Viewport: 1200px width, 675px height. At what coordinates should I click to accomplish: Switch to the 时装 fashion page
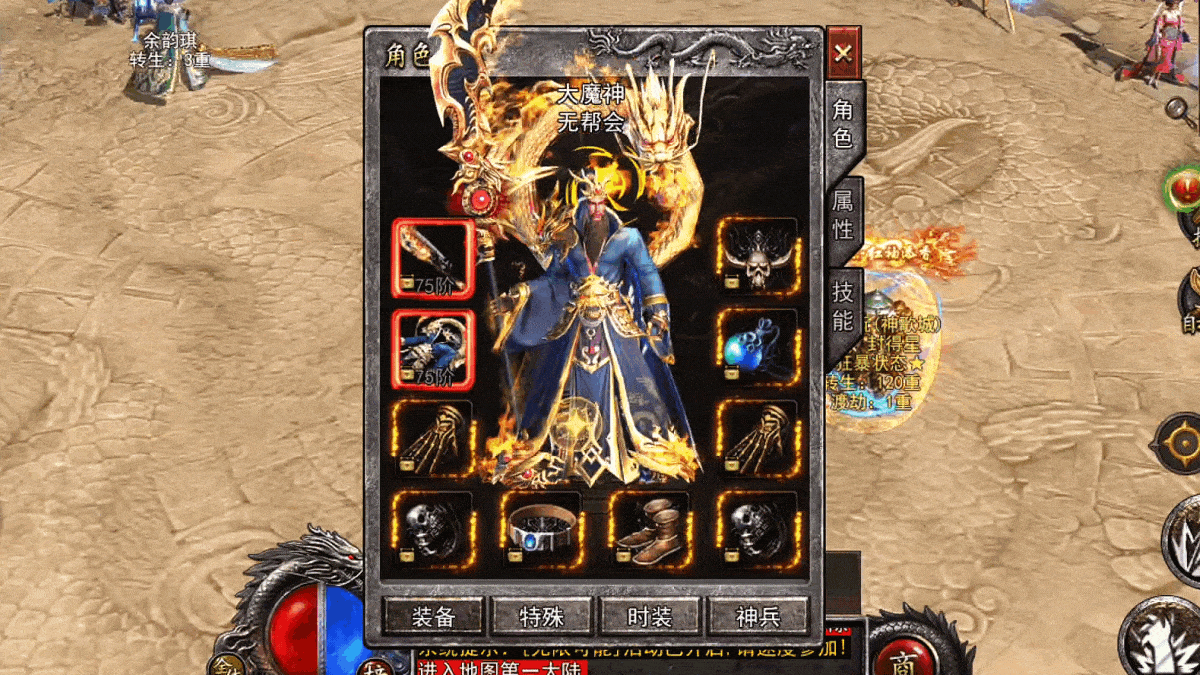click(x=650, y=616)
